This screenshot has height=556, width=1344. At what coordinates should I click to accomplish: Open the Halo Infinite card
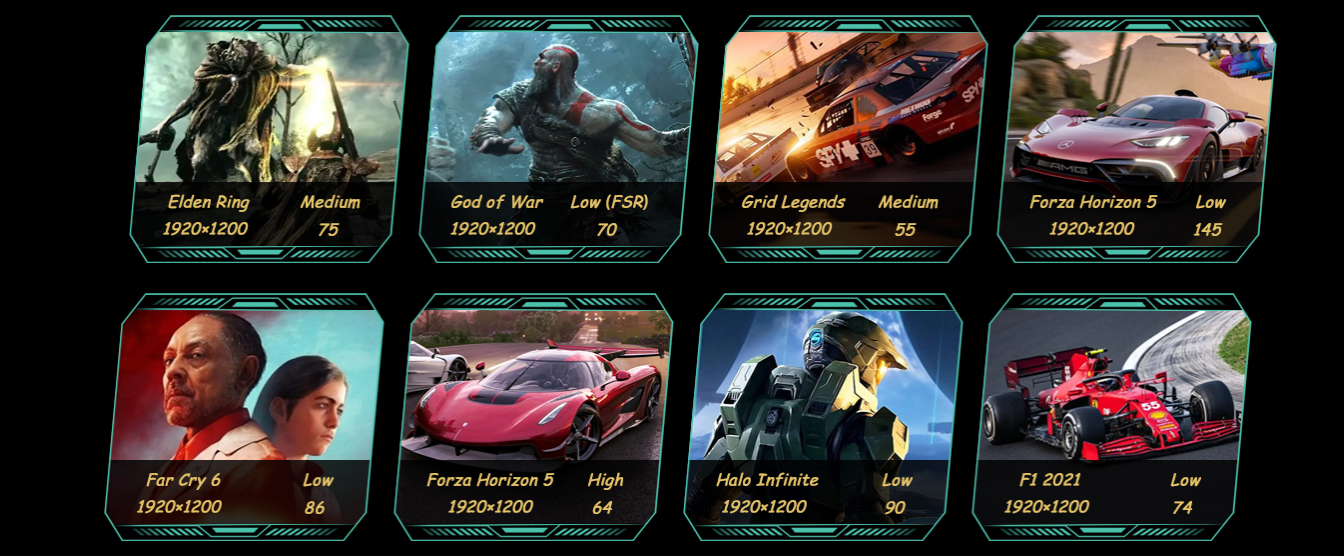pos(822,418)
